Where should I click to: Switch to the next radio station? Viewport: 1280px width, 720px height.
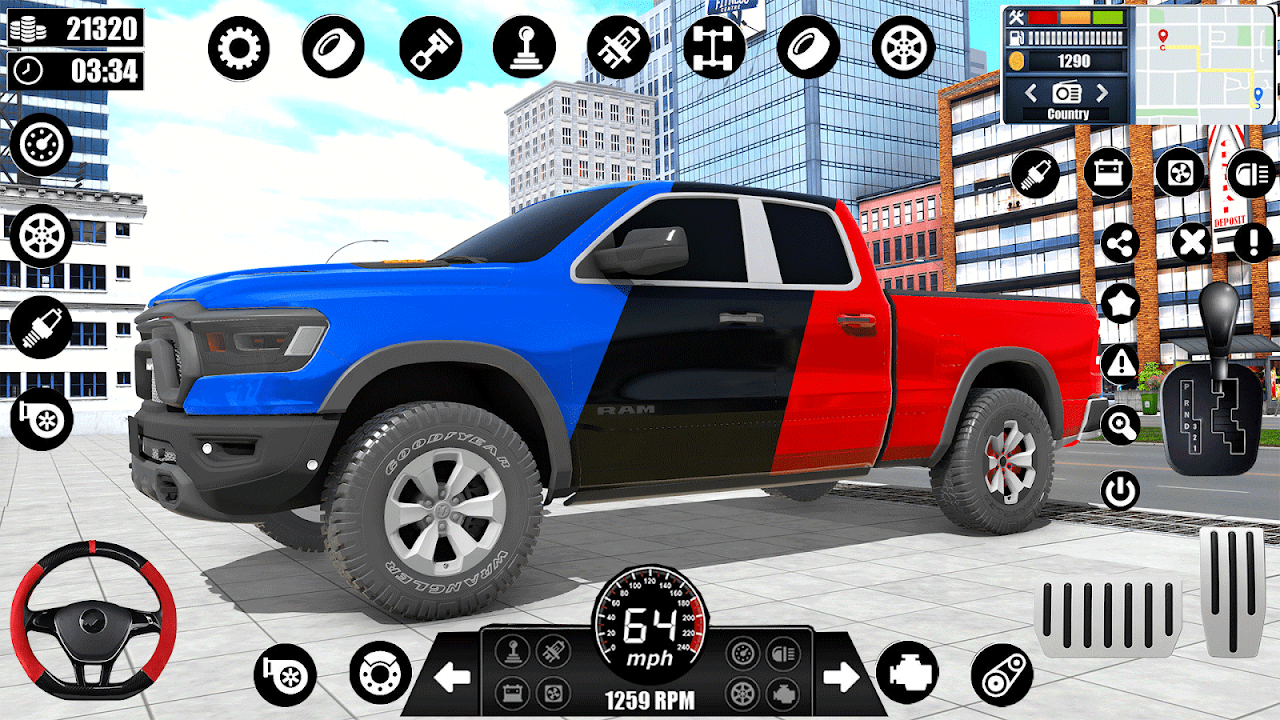[1102, 93]
